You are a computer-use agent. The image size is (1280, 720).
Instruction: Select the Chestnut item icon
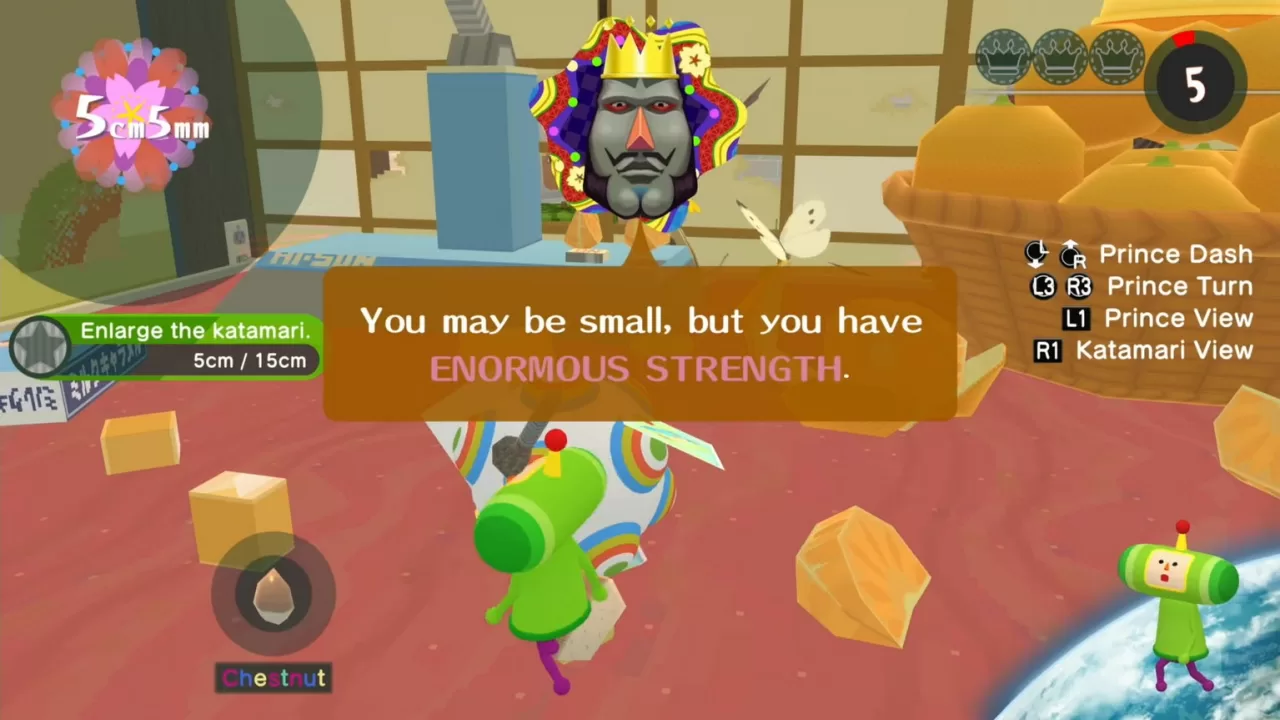pyautogui.click(x=273, y=595)
